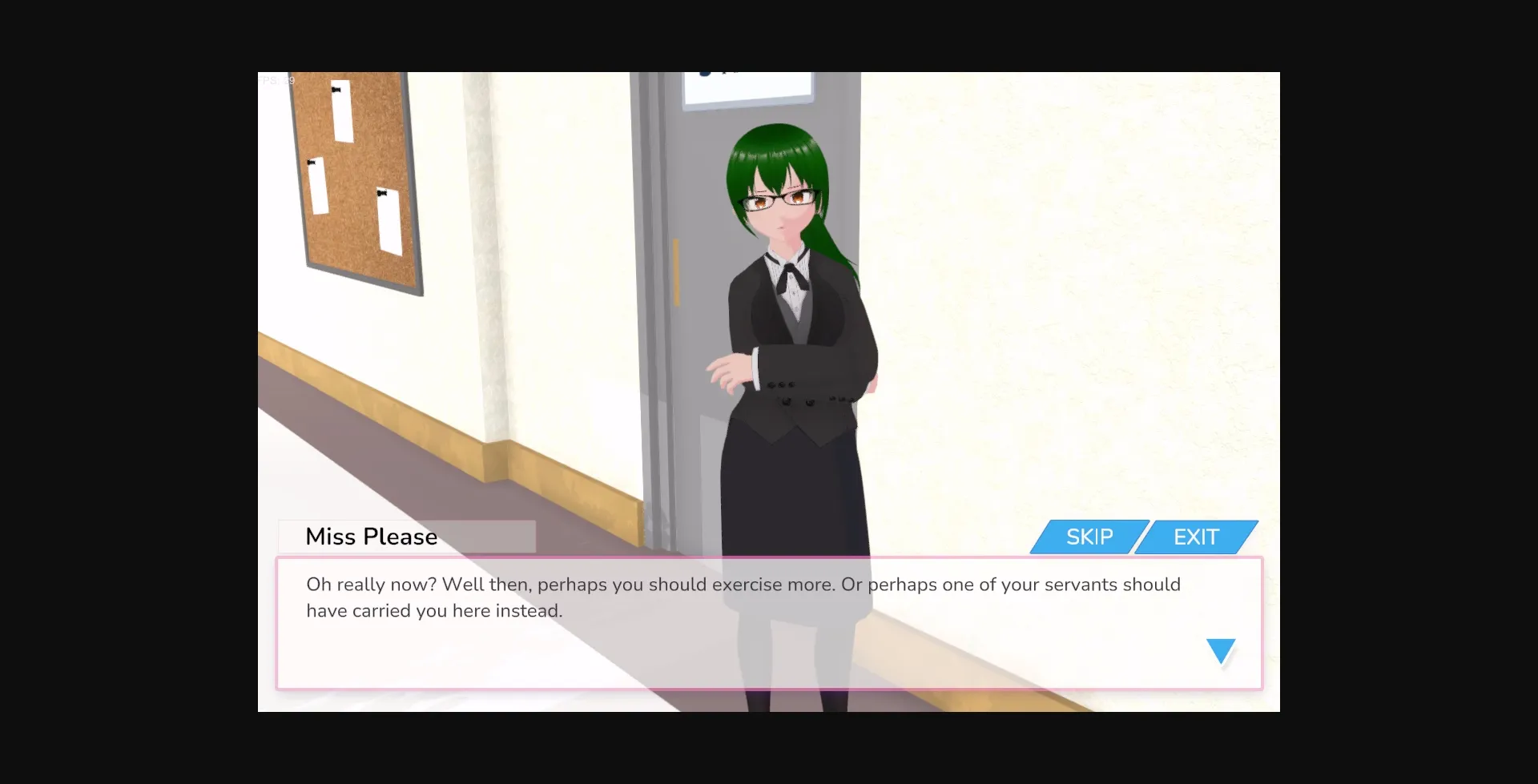Click the bottom-left paper on the cork board
Image resolution: width=1538 pixels, height=784 pixels.
coord(319,184)
